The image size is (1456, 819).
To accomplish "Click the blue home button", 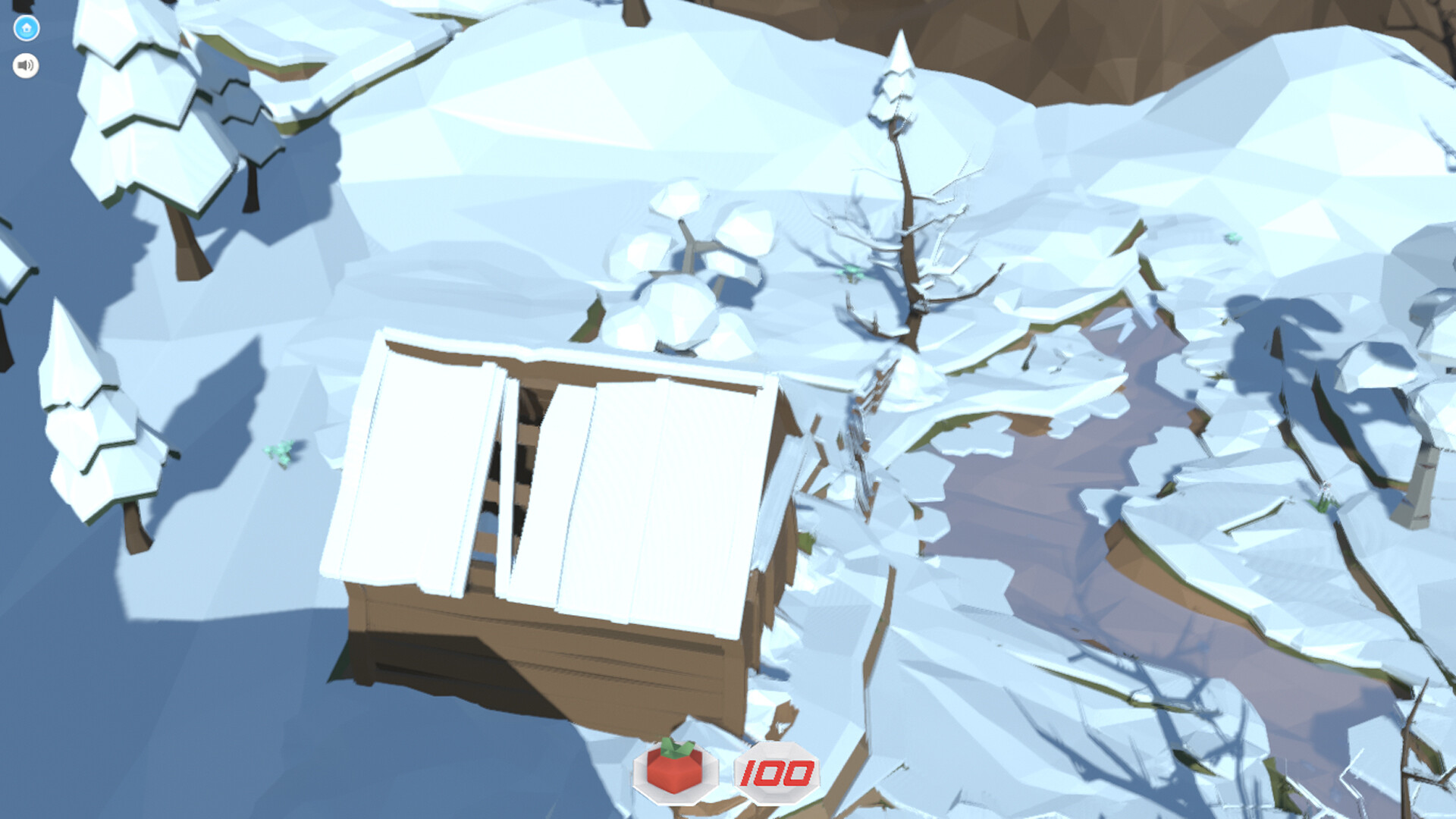I will [25, 25].
